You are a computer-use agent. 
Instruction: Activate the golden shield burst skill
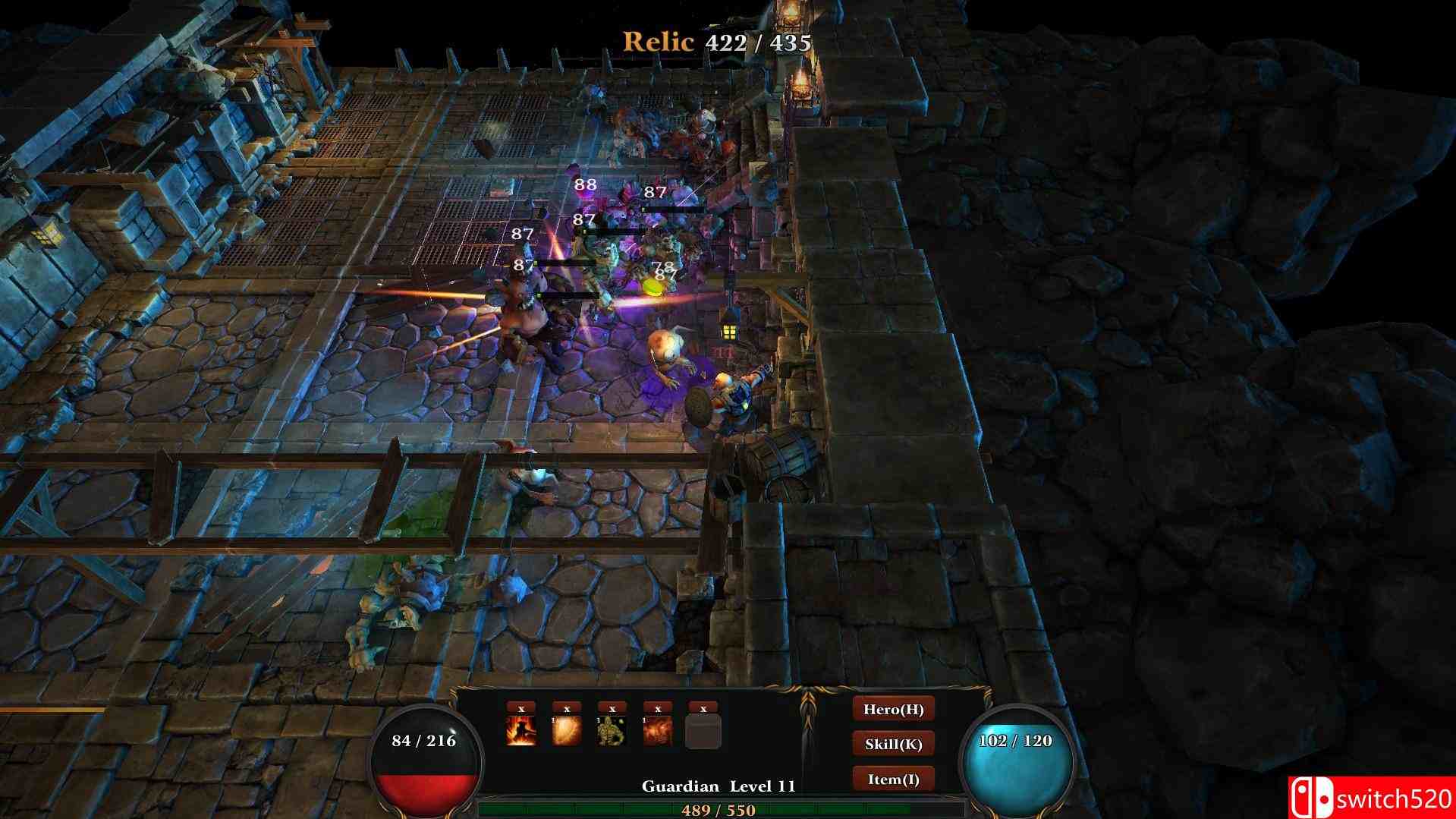(x=565, y=732)
